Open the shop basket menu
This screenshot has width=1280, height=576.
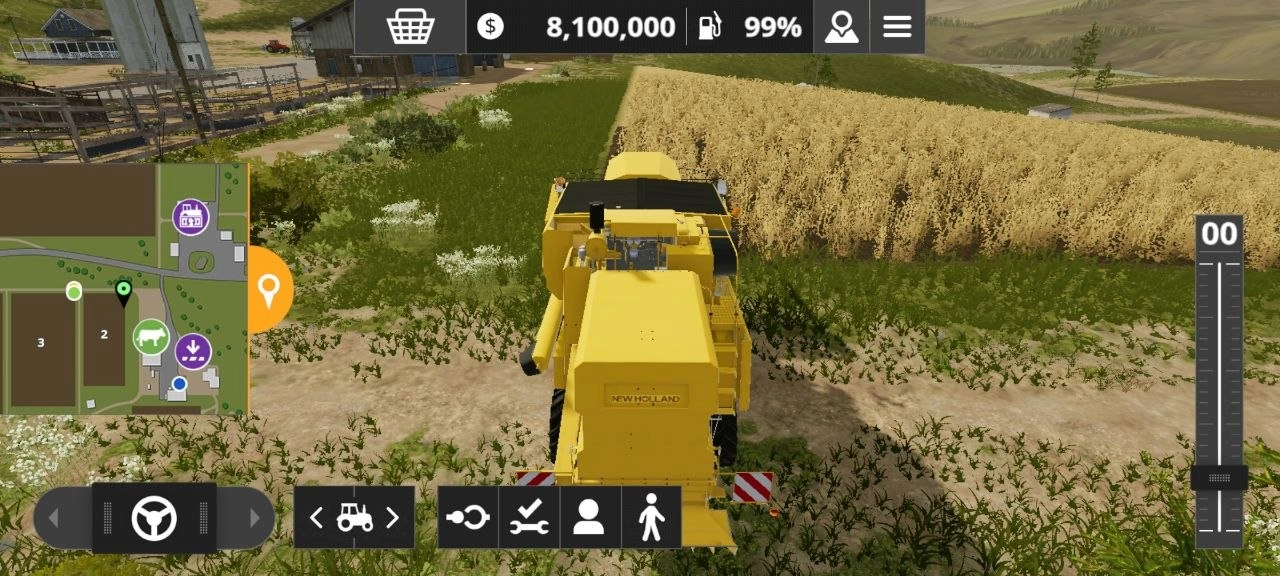(x=410, y=27)
